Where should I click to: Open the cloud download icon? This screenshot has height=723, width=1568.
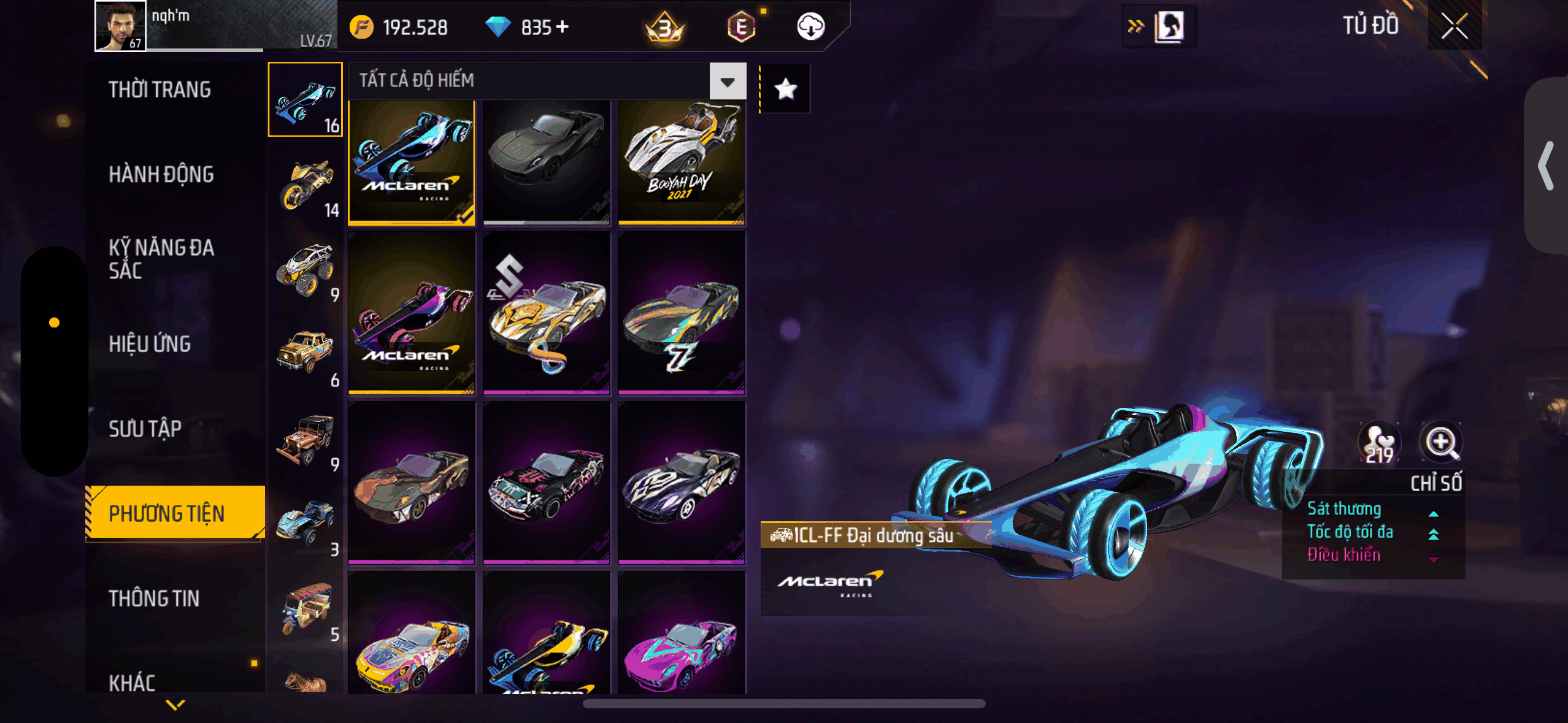point(810,27)
